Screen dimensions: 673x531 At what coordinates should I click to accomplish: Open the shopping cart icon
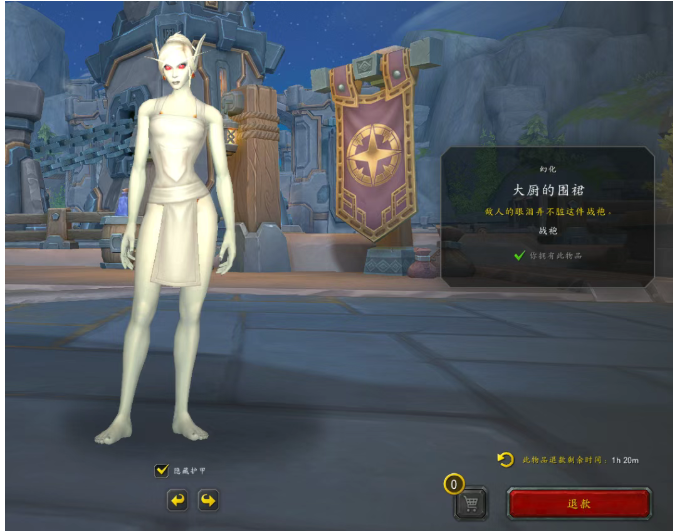pyautogui.click(x=471, y=502)
